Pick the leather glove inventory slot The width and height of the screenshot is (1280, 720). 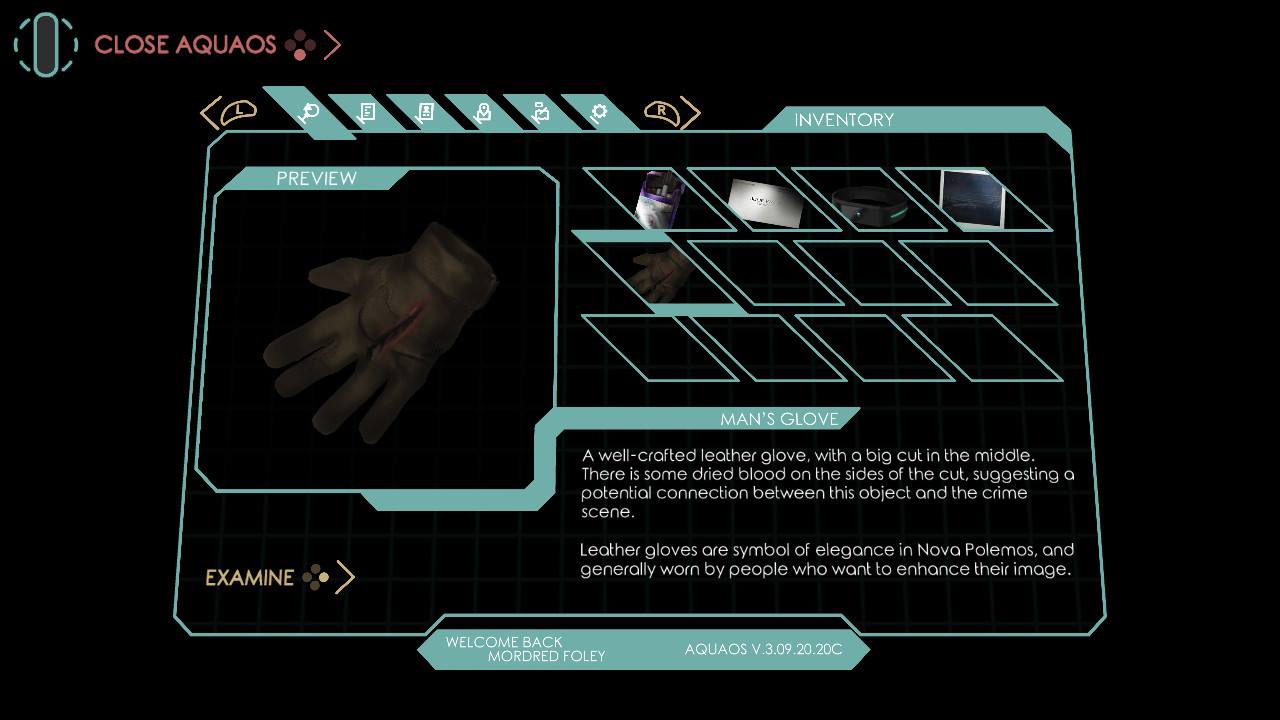tap(659, 272)
